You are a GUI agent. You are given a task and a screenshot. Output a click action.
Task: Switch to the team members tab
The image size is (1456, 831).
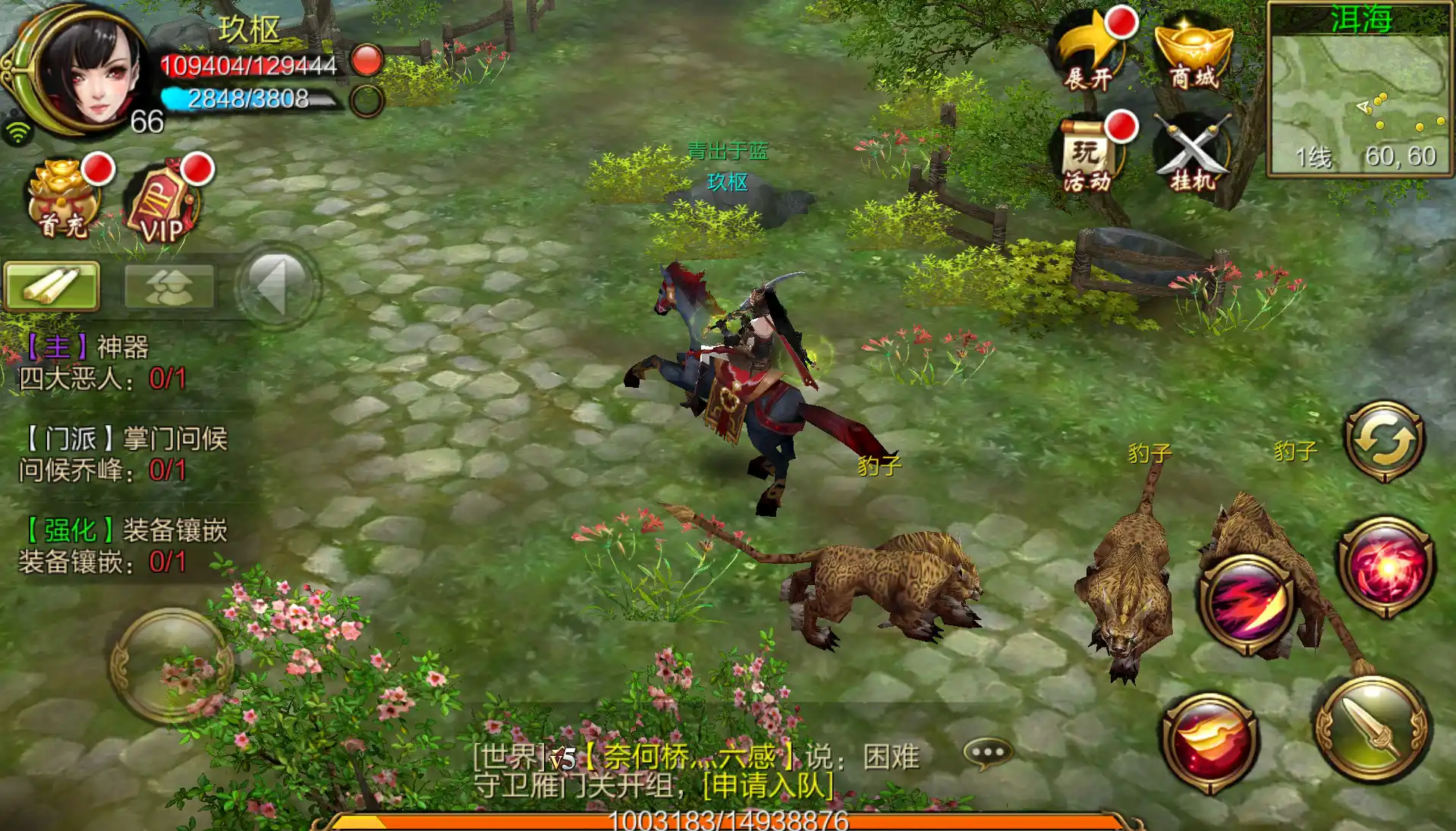point(168,286)
